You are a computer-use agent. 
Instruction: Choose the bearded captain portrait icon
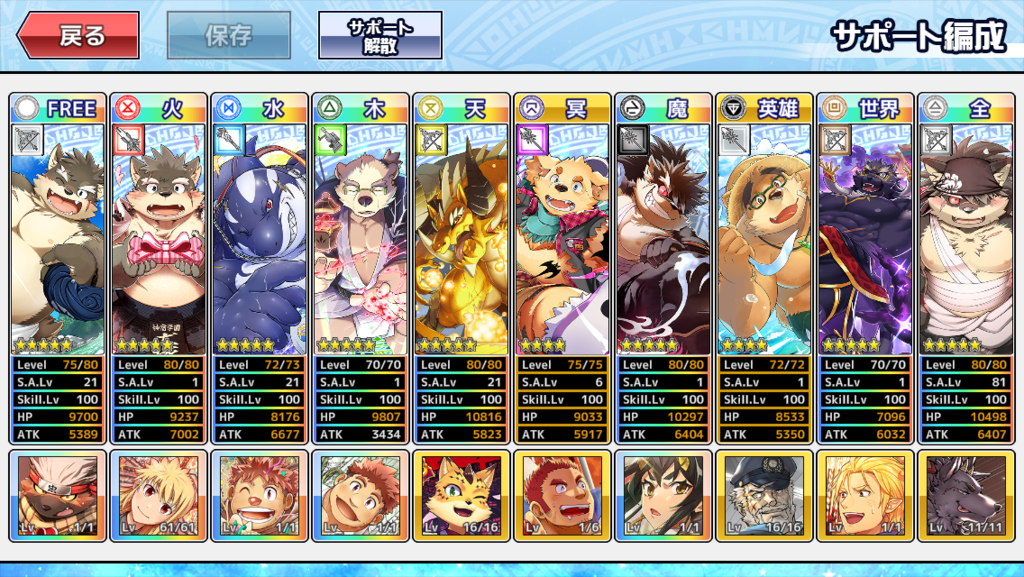[x=764, y=496]
